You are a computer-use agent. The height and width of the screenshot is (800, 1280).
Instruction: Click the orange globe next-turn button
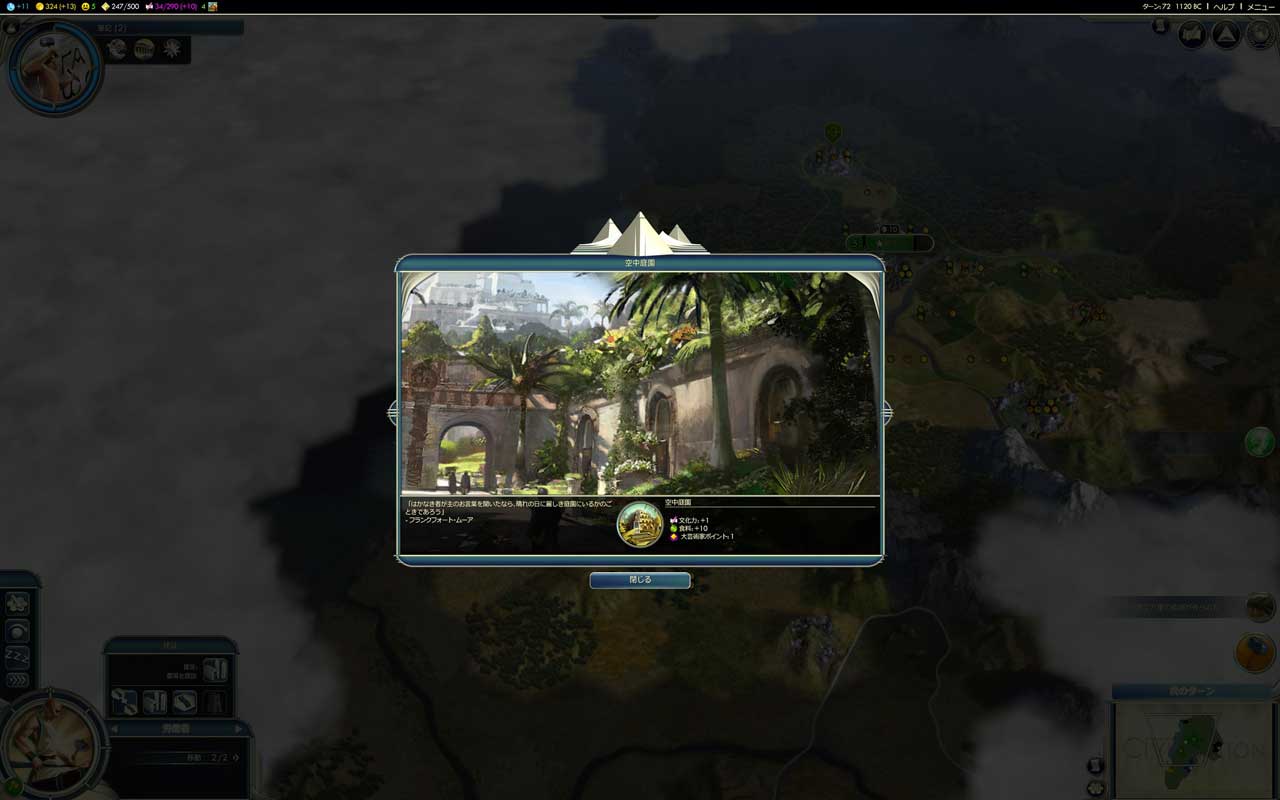(x=1254, y=652)
